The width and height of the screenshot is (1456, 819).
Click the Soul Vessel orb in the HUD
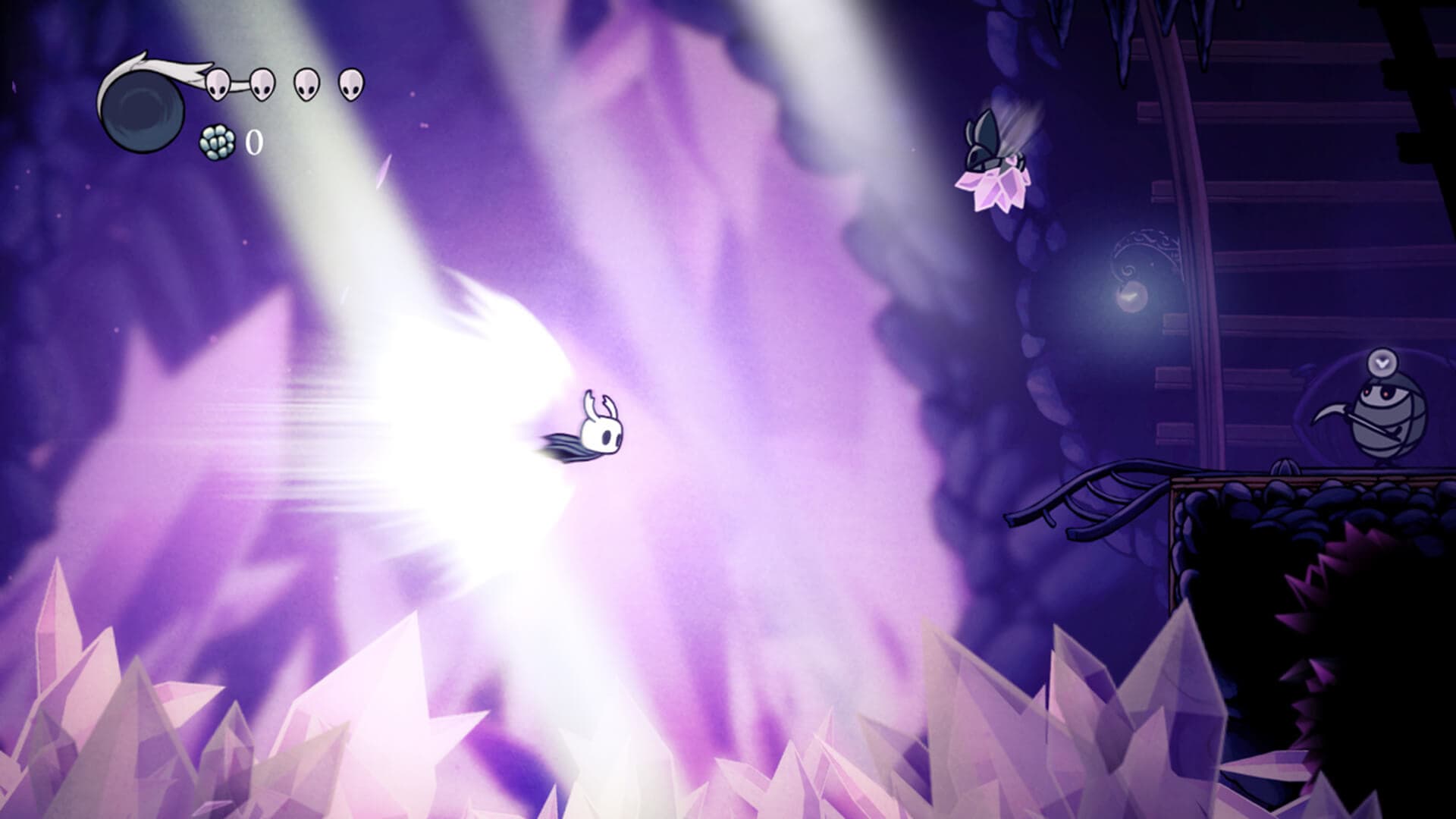pos(143,111)
